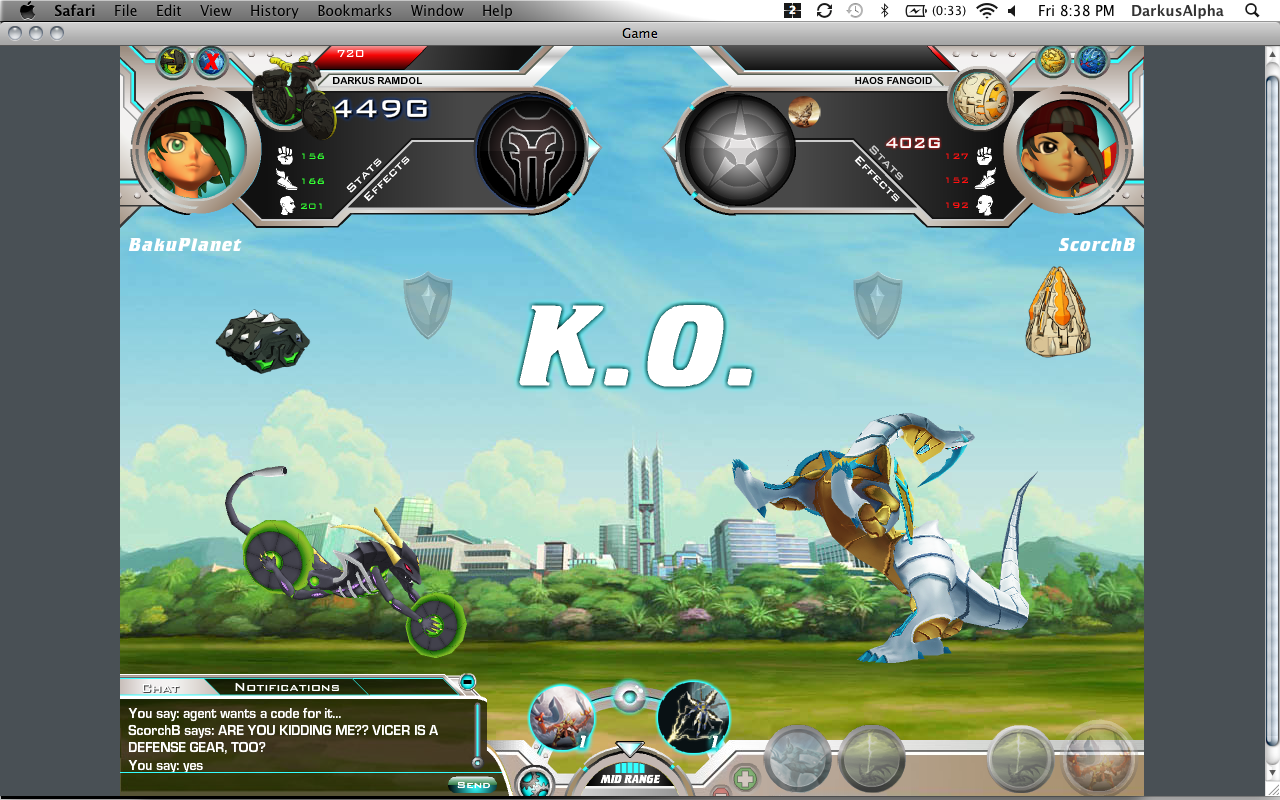Open the Chat tab

point(160,688)
